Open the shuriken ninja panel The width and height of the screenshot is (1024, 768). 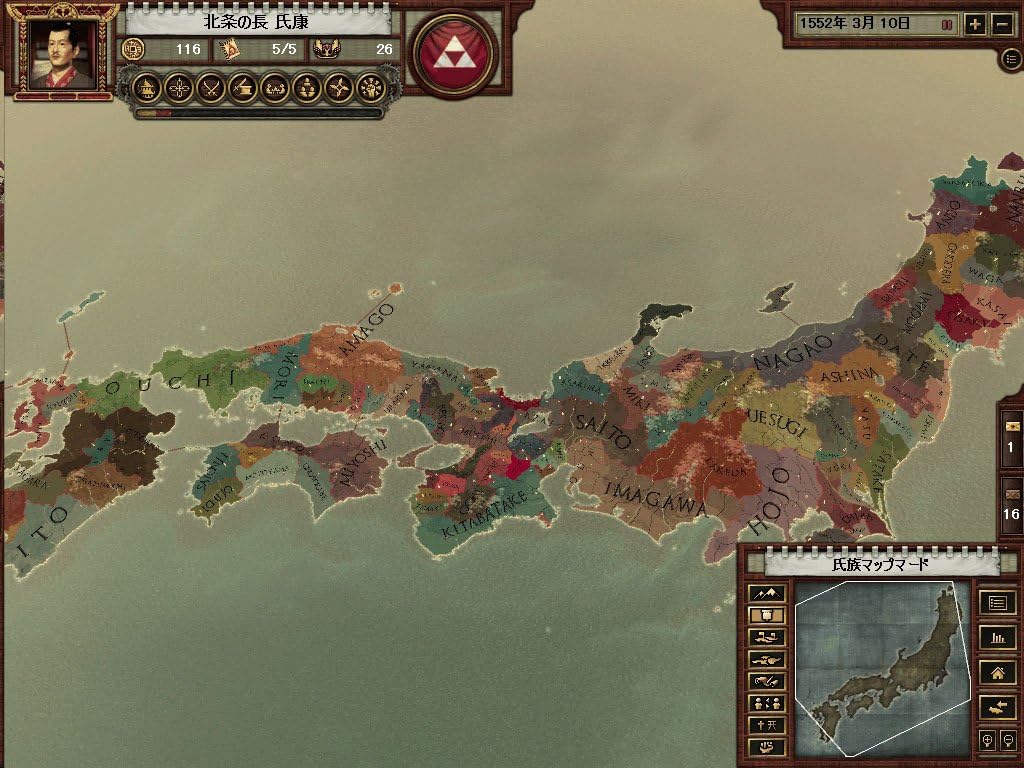click(339, 88)
